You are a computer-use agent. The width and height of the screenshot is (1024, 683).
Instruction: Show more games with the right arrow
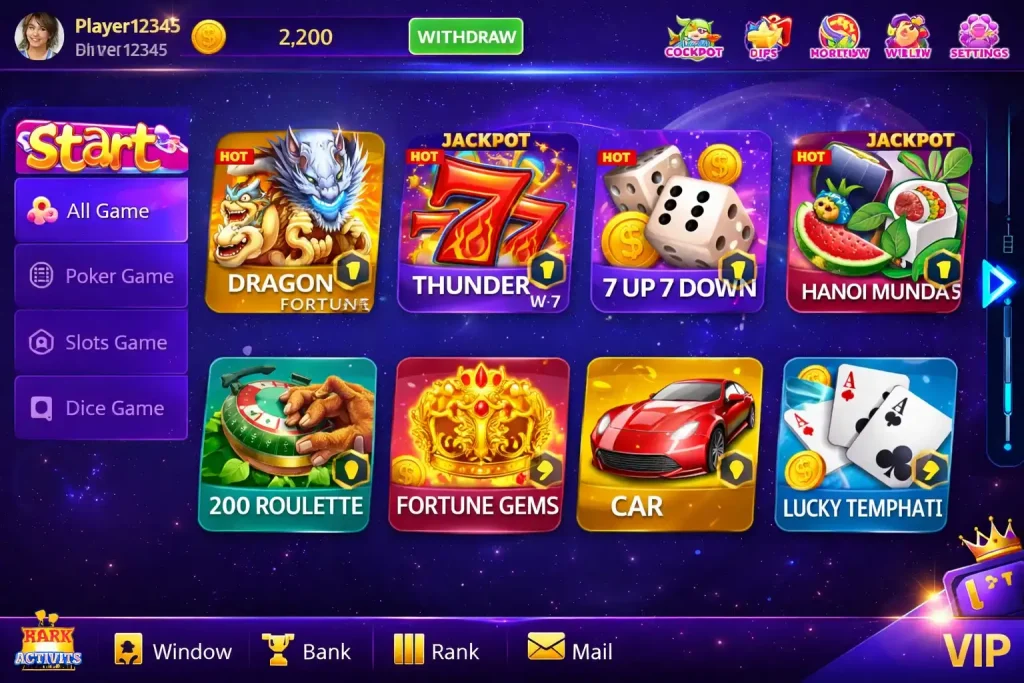tap(996, 284)
